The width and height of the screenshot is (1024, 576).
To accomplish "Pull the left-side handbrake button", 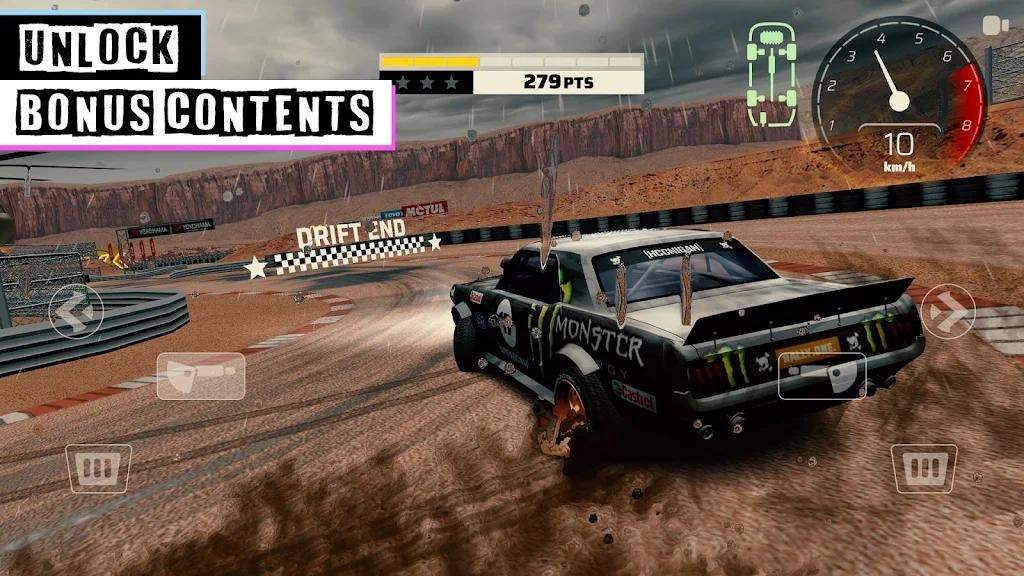I will point(201,376).
